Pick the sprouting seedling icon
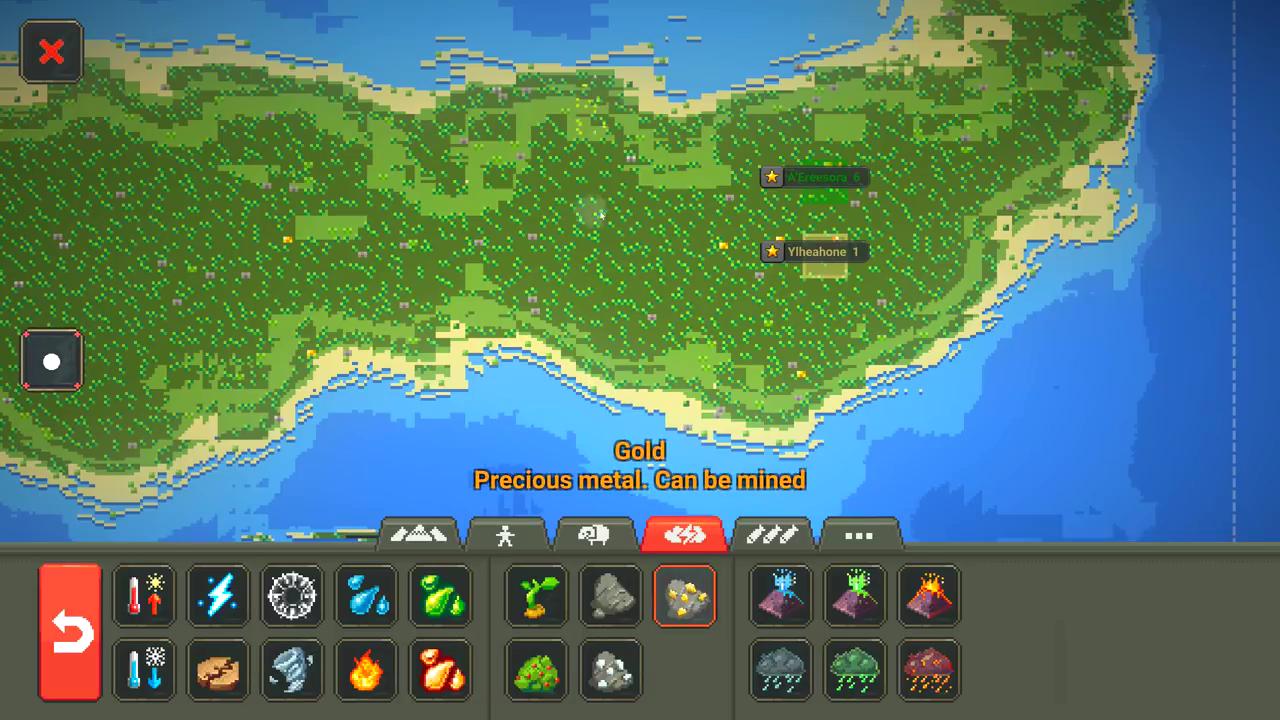The width and height of the screenshot is (1280, 720). click(537, 596)
